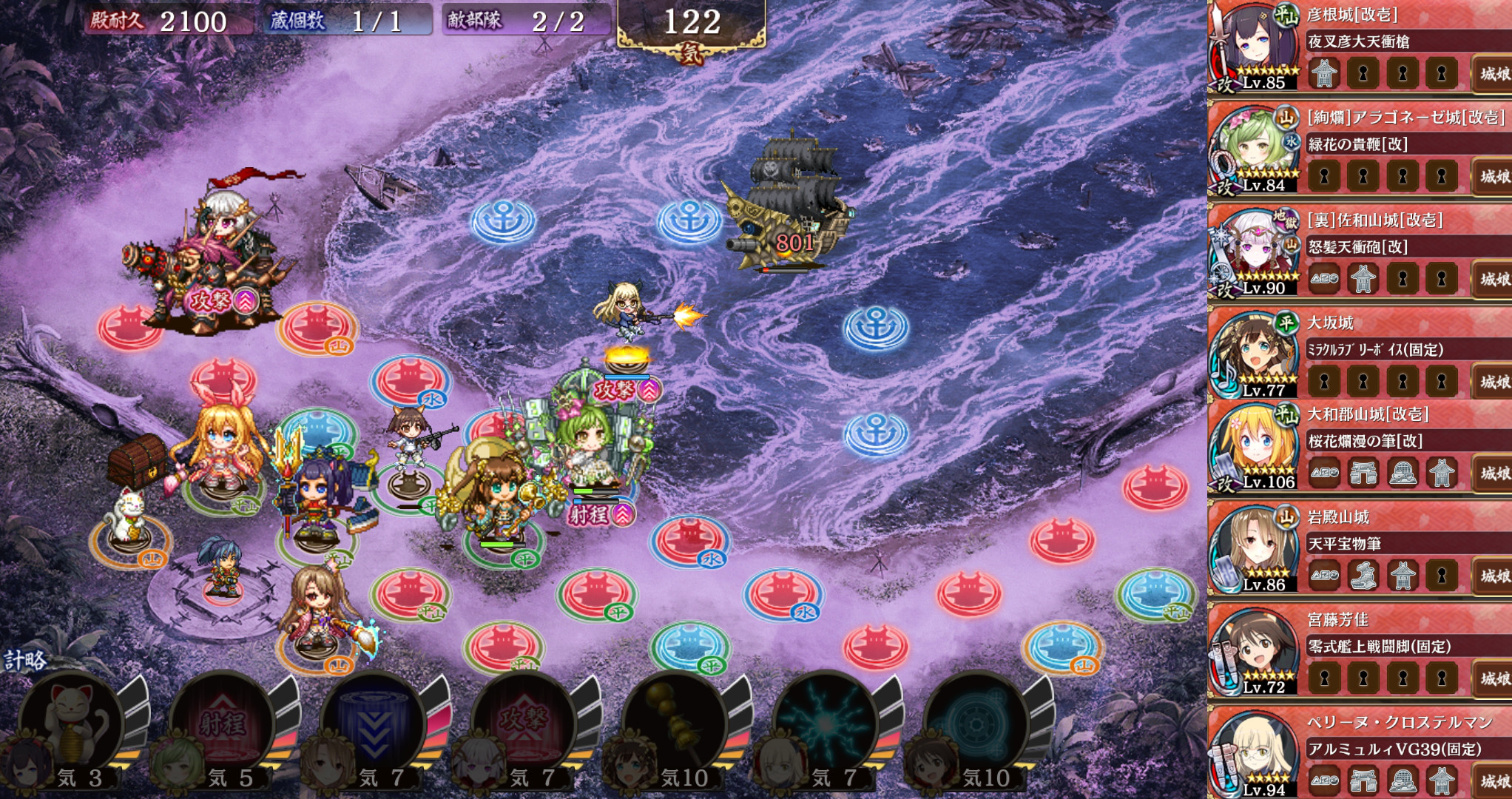Activate the magic circle strategy

[976, 721]
